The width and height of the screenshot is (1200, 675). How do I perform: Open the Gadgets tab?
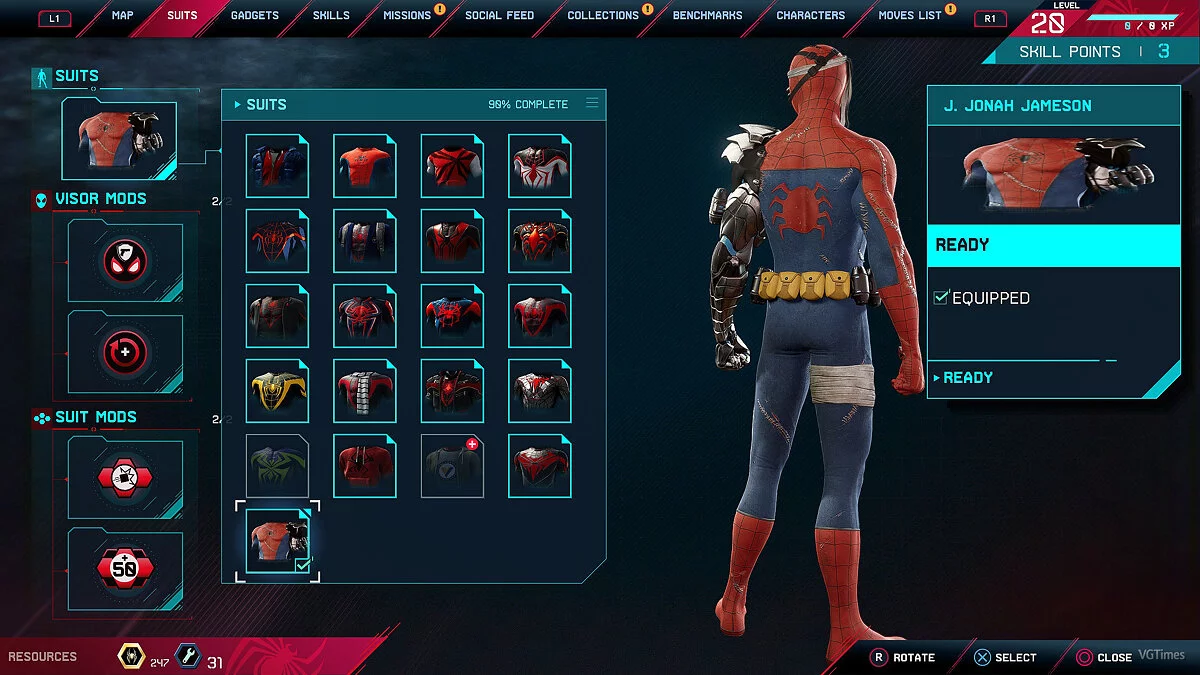tap(254, 15)
